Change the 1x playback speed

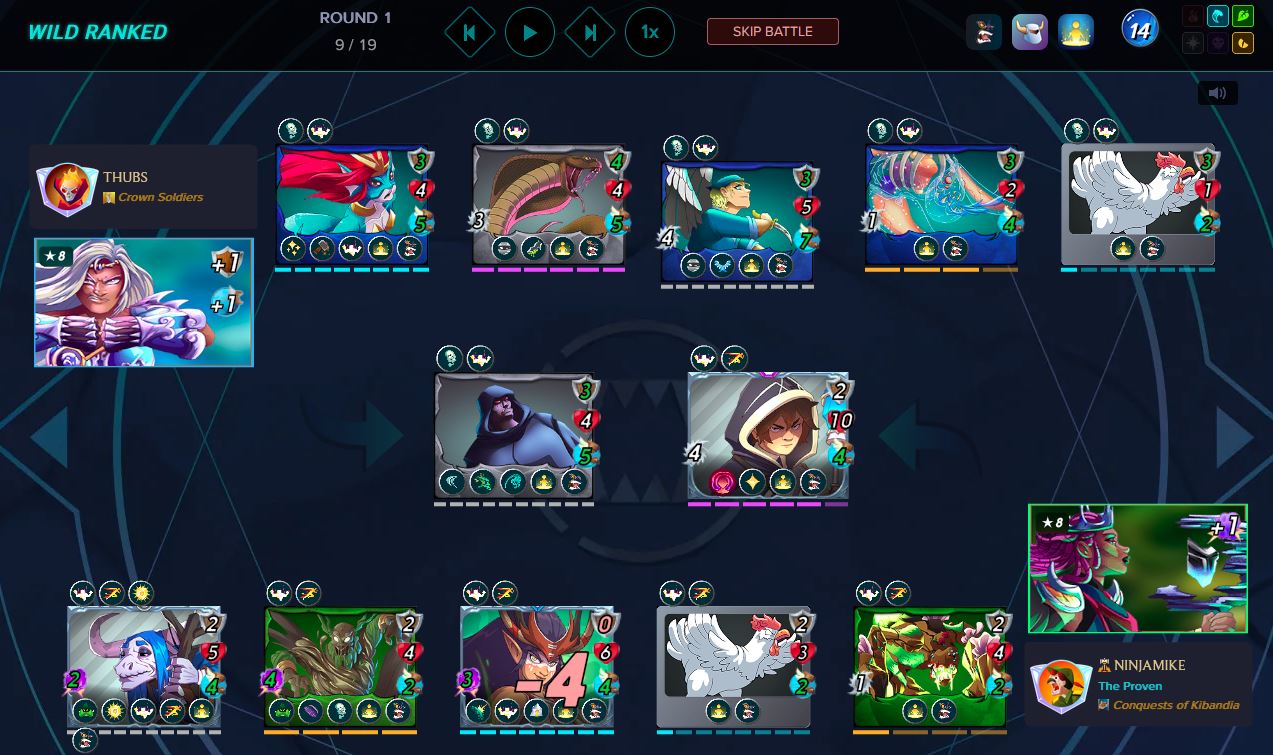650,33
